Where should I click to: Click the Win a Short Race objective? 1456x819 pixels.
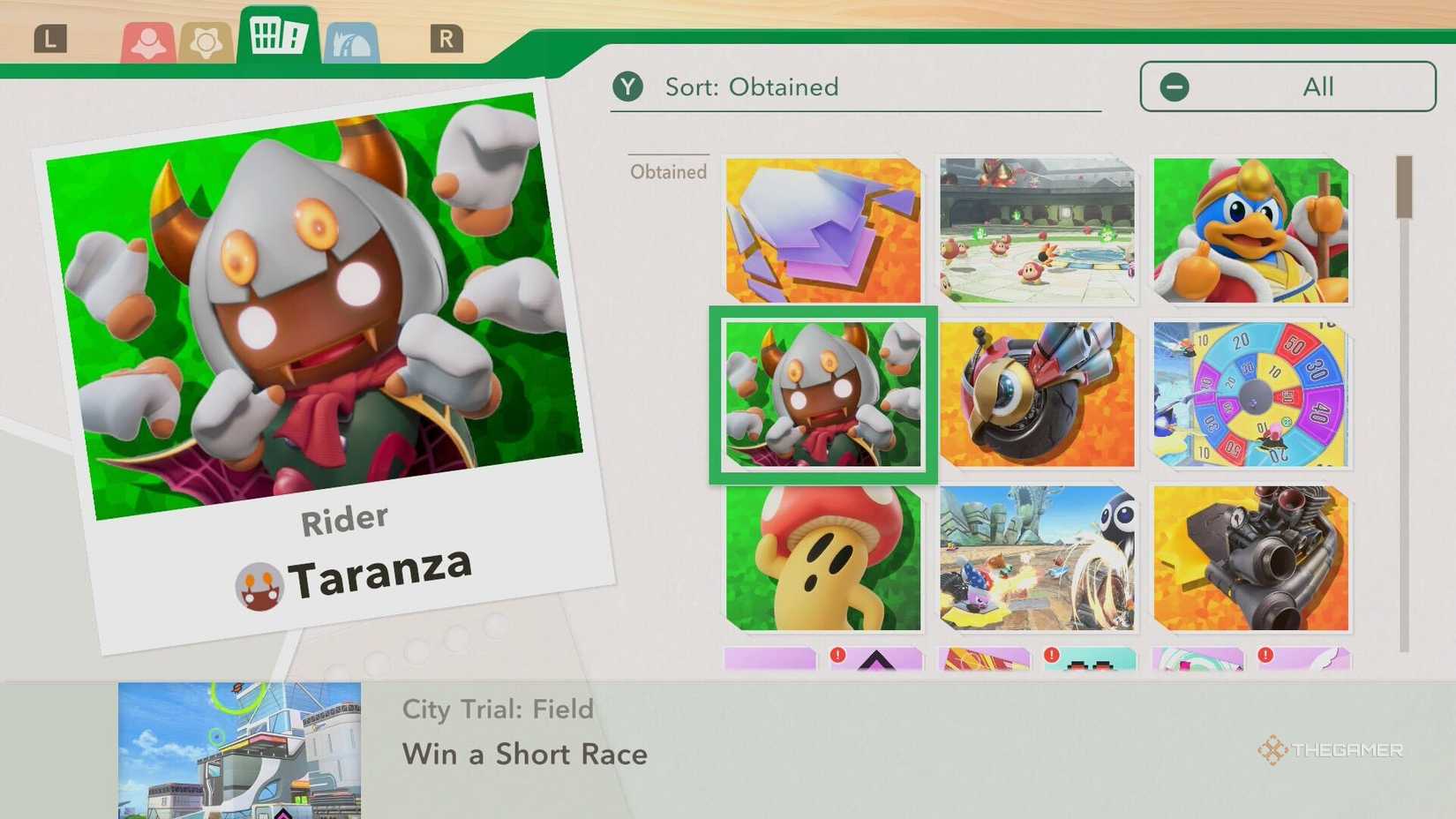click(x=524, y=754)
